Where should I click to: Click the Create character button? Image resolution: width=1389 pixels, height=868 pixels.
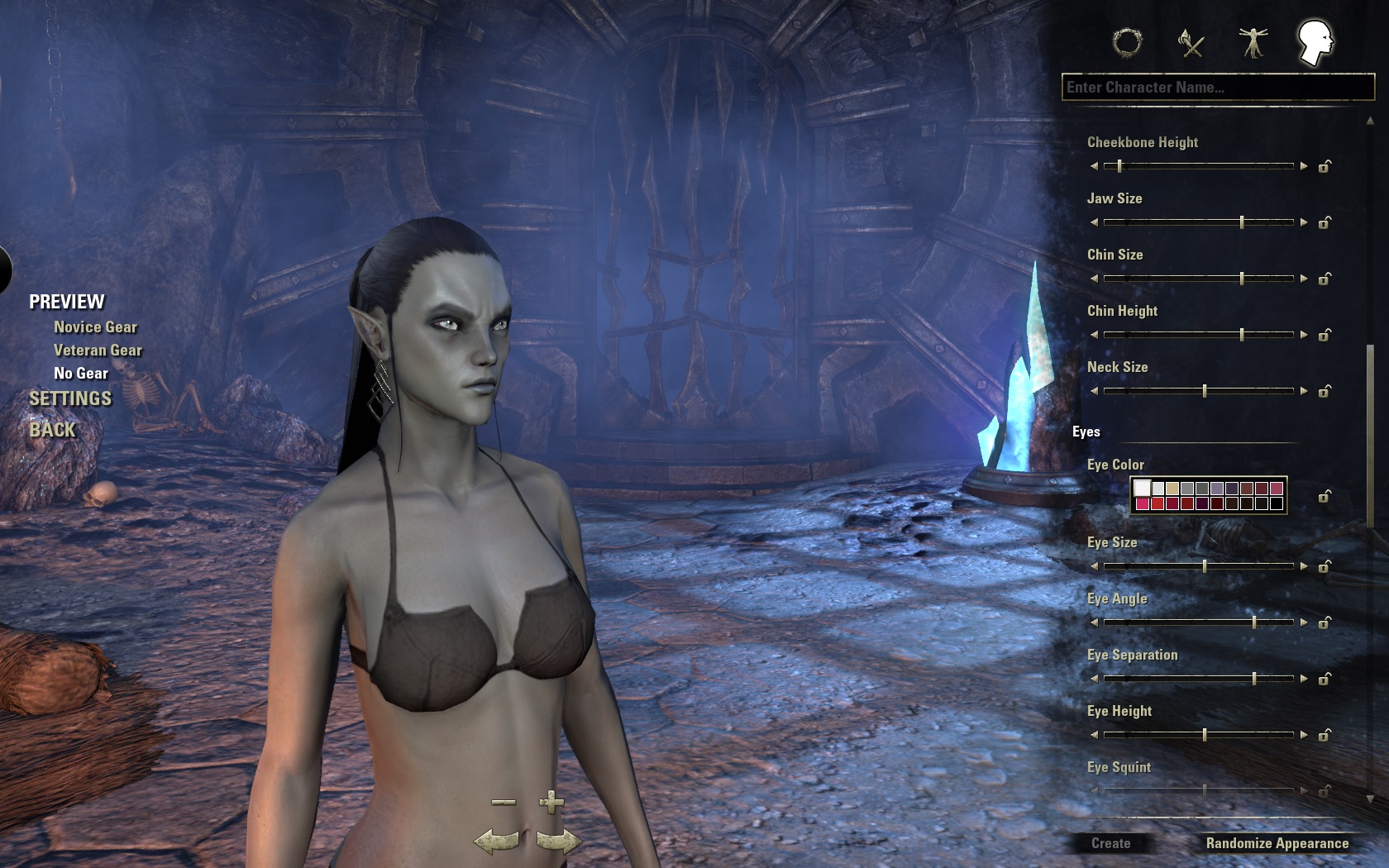click(x=1110, y=843)
